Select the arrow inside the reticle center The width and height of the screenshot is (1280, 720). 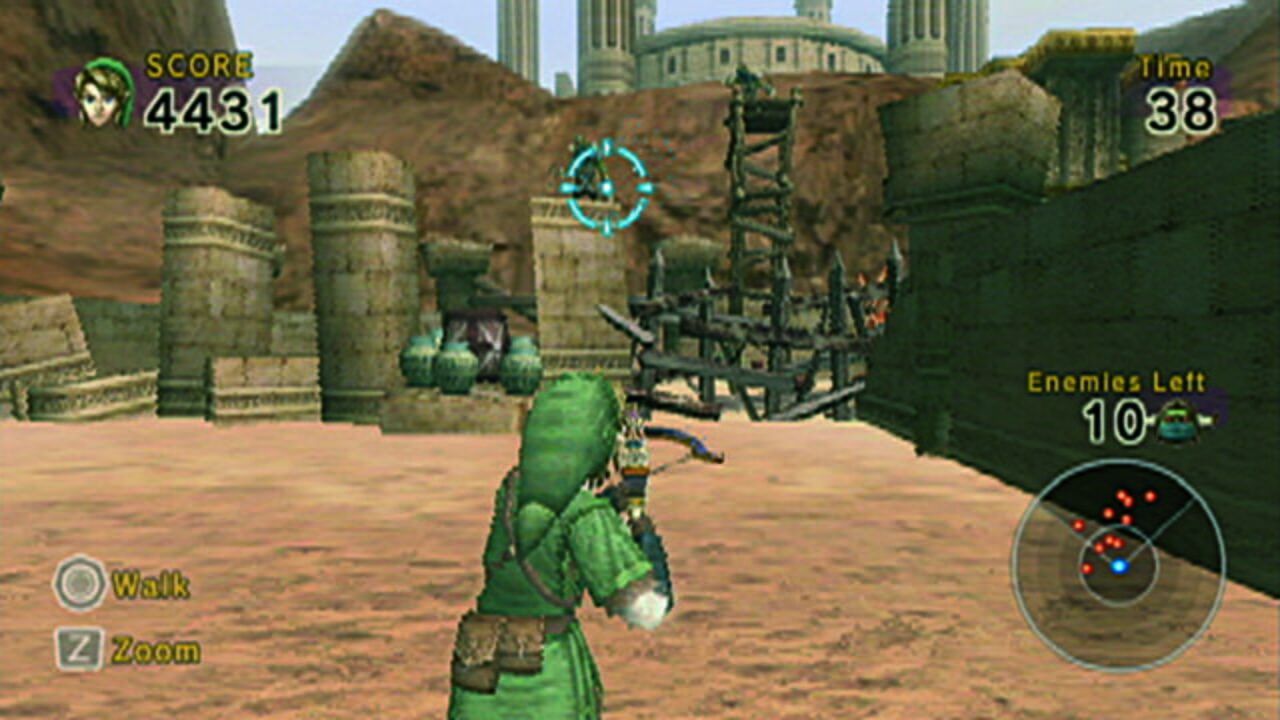pyautogui.click(x=600, y=184)
